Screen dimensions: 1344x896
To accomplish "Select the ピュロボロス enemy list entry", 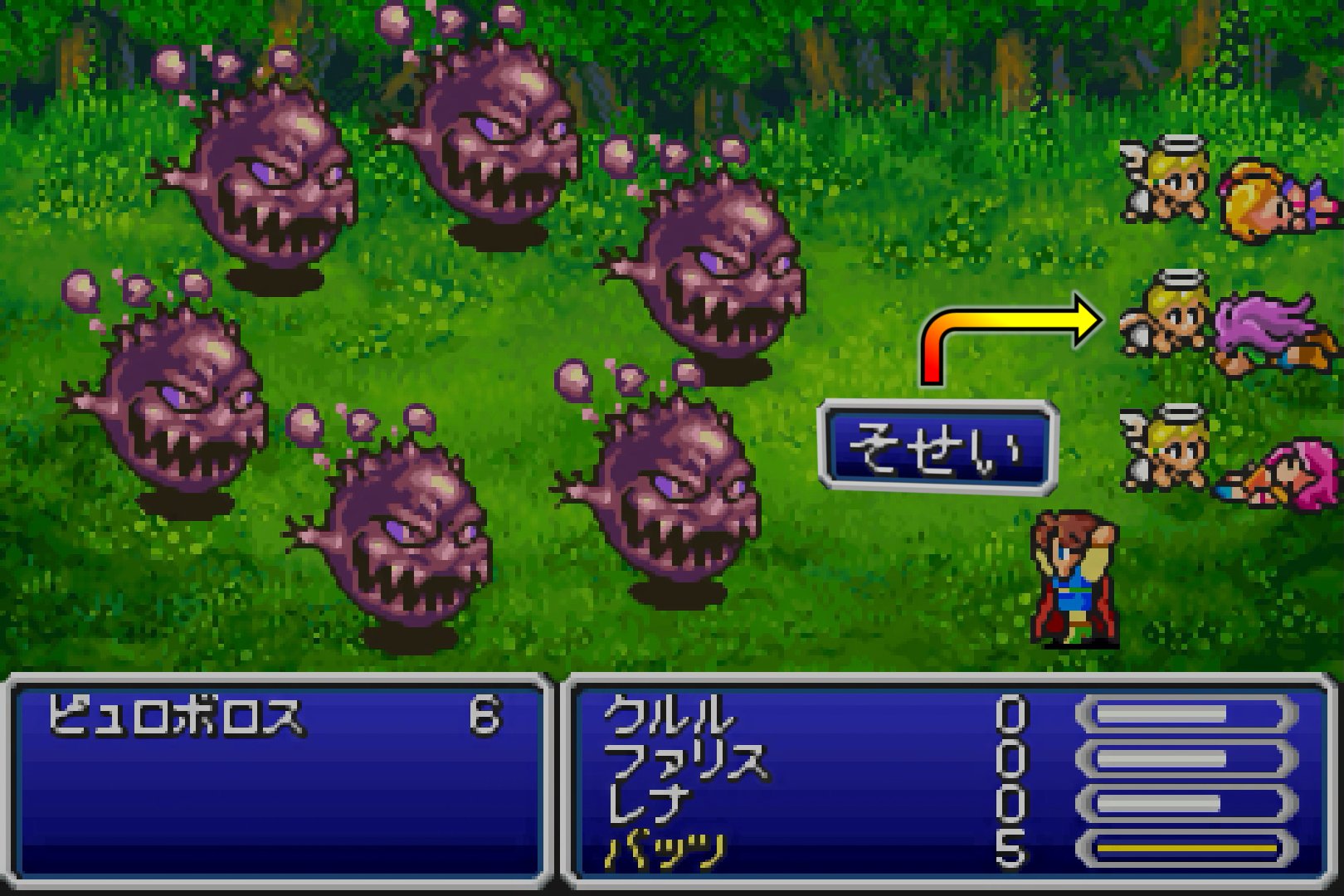I will click(x=176, y=715).
